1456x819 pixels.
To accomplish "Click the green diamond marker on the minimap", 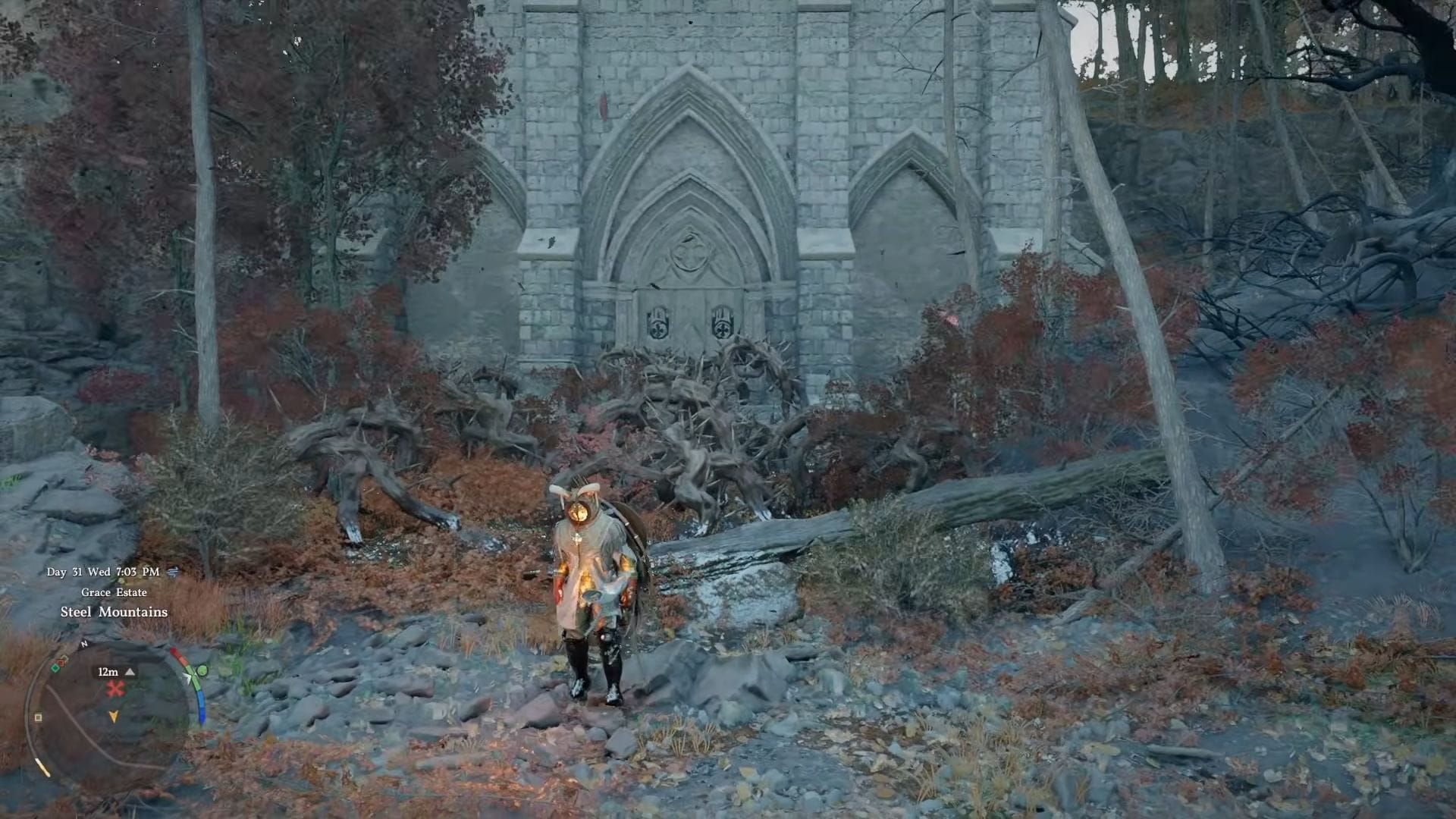I will point(55,667).
